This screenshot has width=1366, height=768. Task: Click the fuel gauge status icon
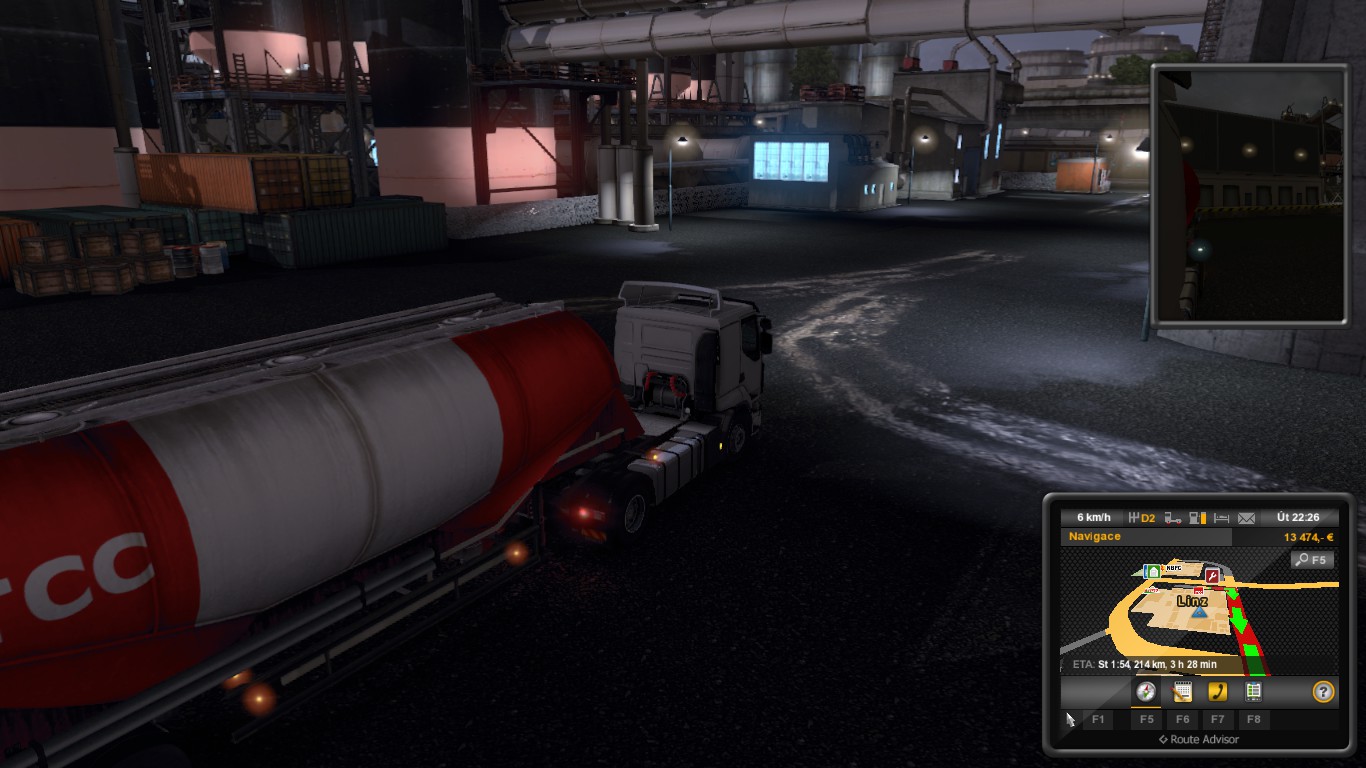coord(1197,517)
